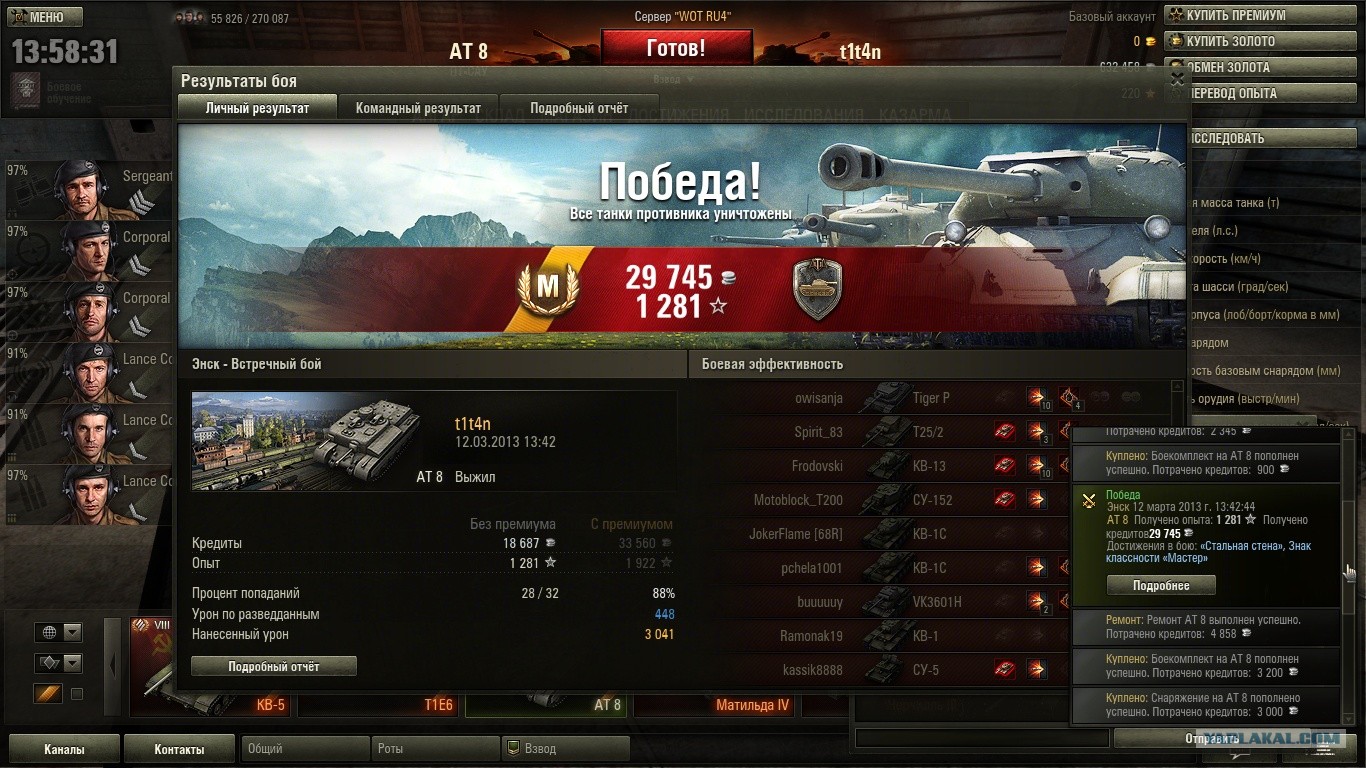Image resolution: width=1366 pixels, height=768 pixels.
Task: Open the Каналы chat channels
Action: [64, 749]
